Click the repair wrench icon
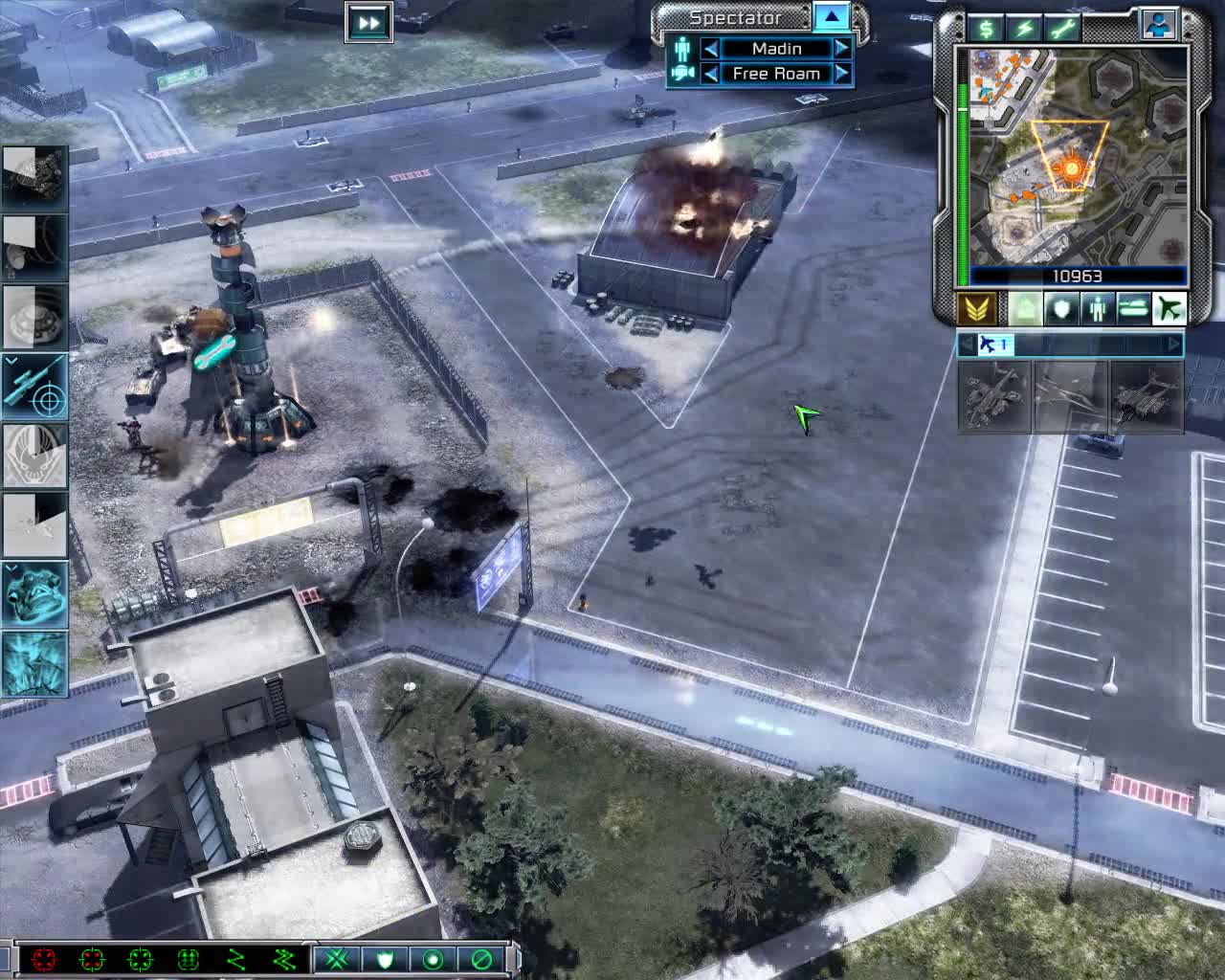 point(1062,29)
